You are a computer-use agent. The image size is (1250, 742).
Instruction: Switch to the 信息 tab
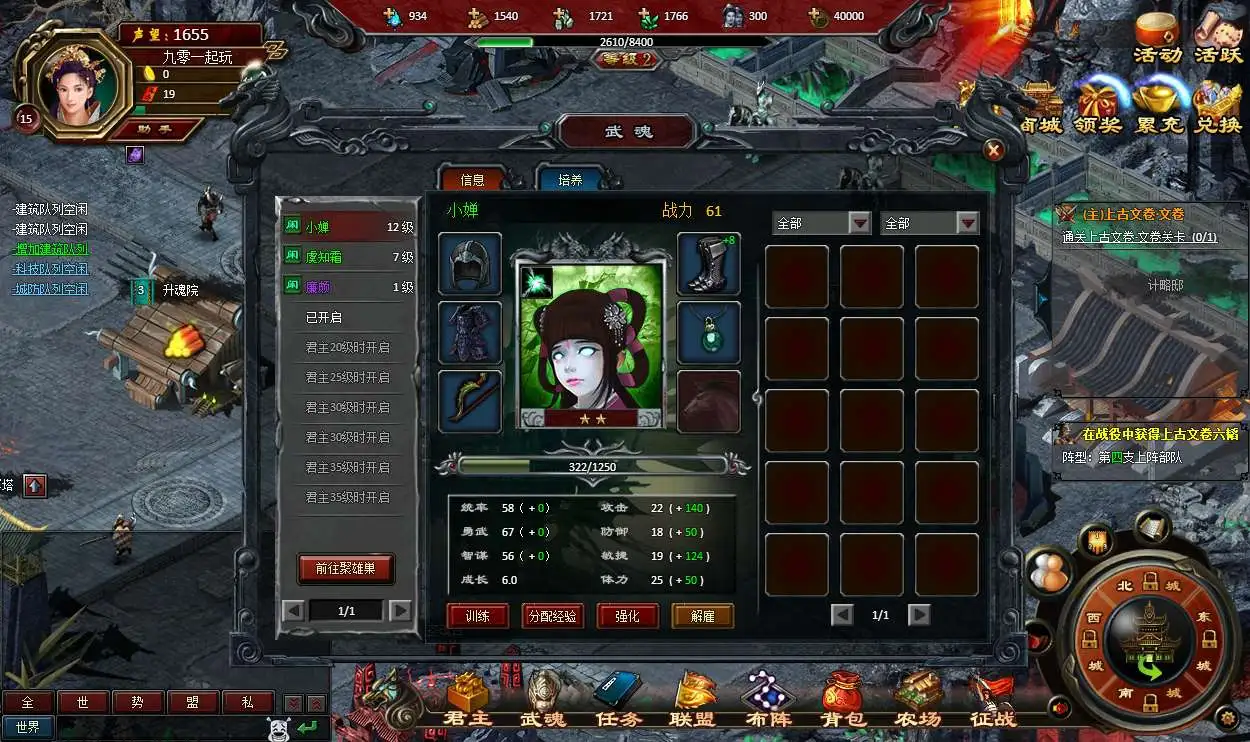[x=472, y=179]
